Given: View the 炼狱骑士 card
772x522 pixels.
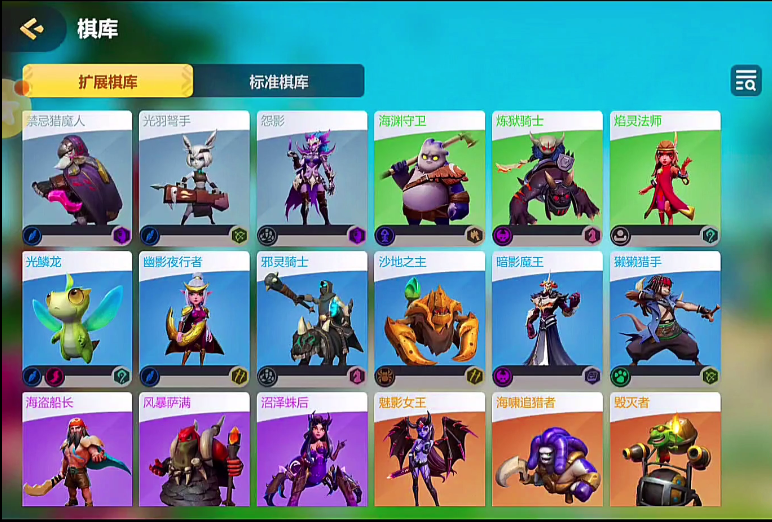Looking at the screenshot, I should click(x=547, y=178).
